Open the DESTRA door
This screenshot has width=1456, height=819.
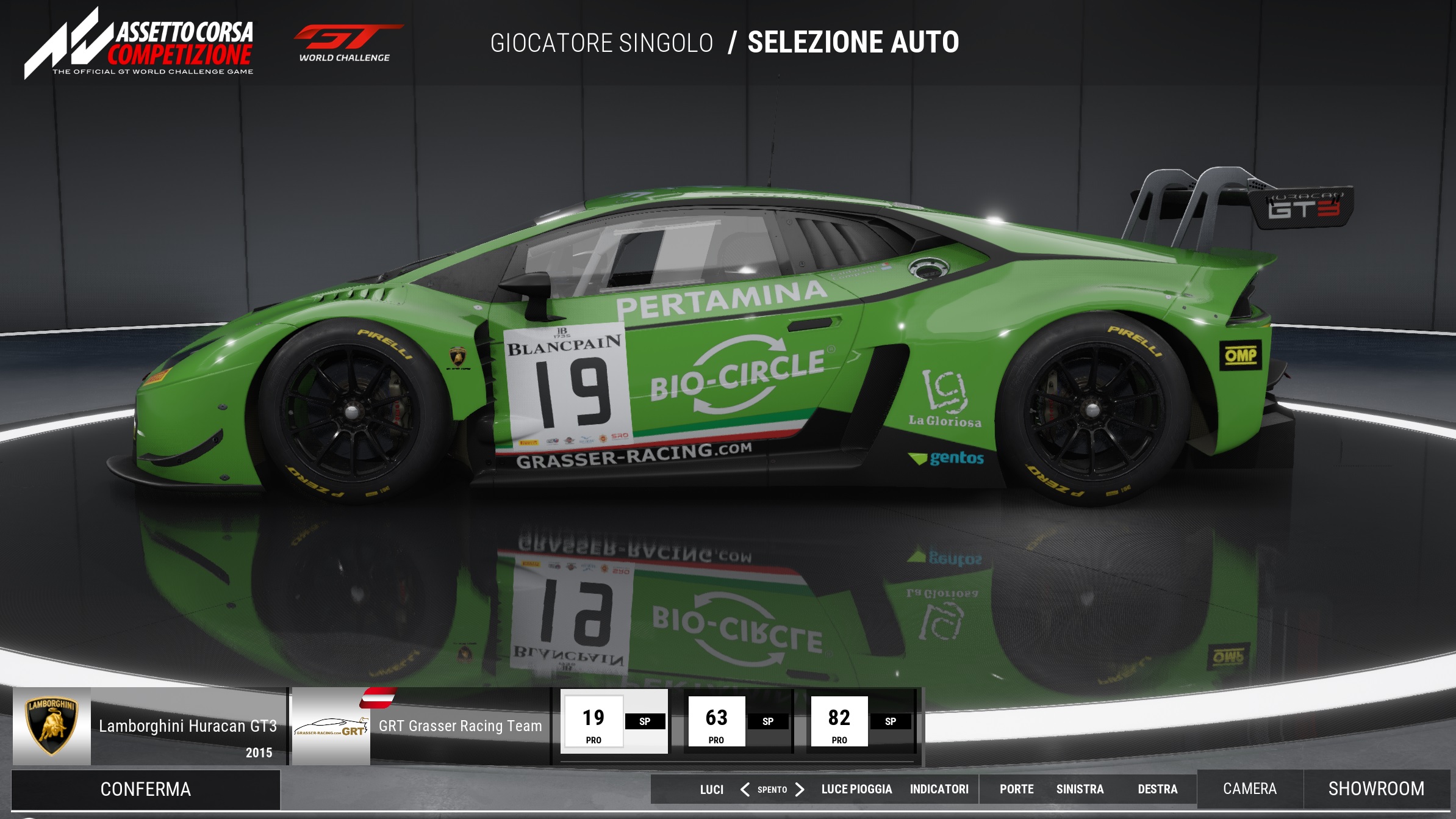(x=1157, y=790)
